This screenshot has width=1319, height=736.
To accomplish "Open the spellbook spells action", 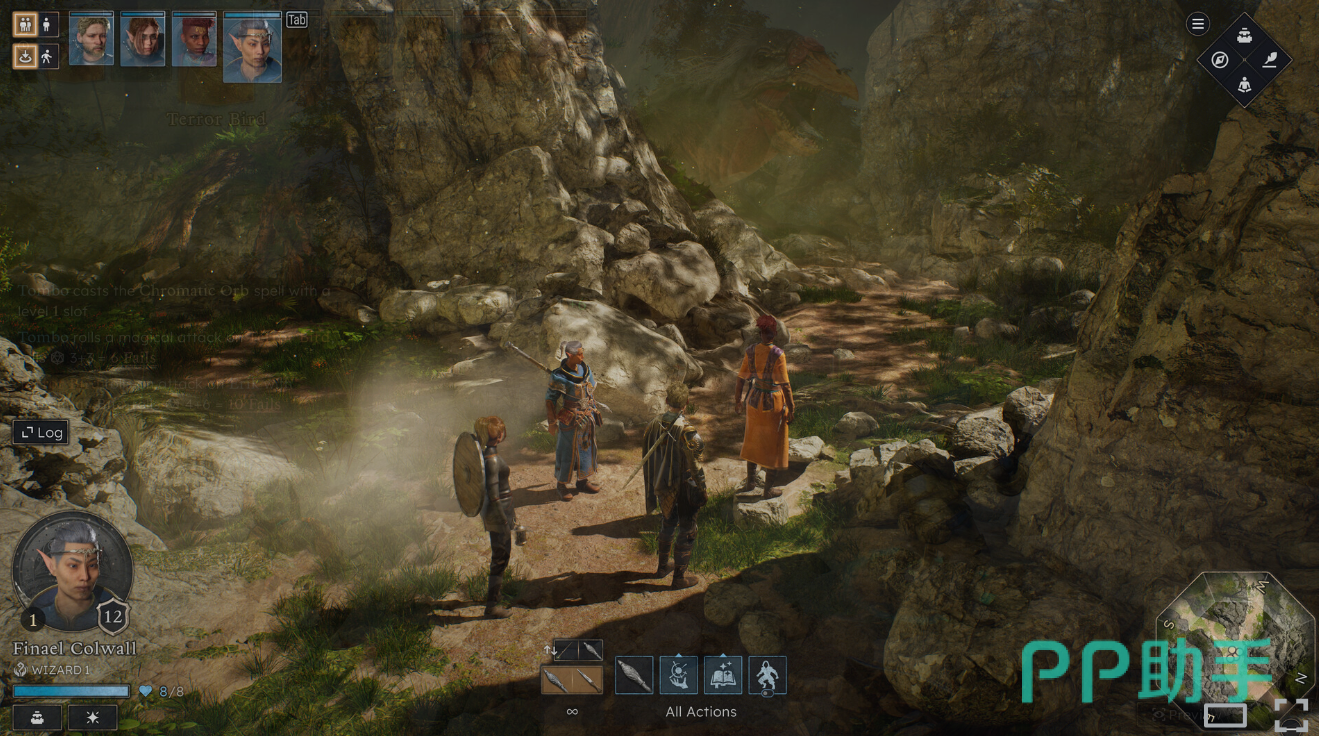I will click(723, 675).
